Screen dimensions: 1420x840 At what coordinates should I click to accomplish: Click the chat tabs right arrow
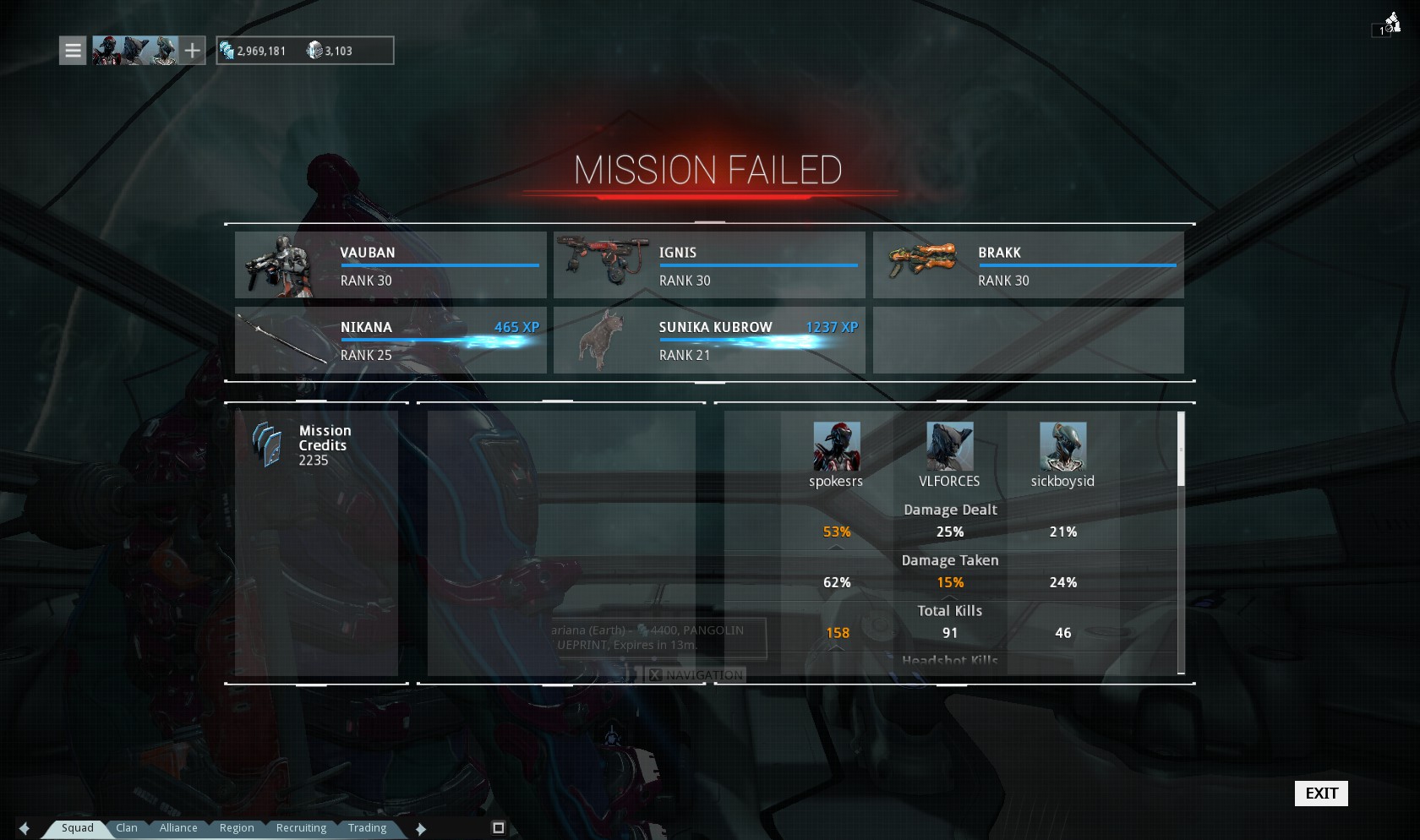point(421,828)
